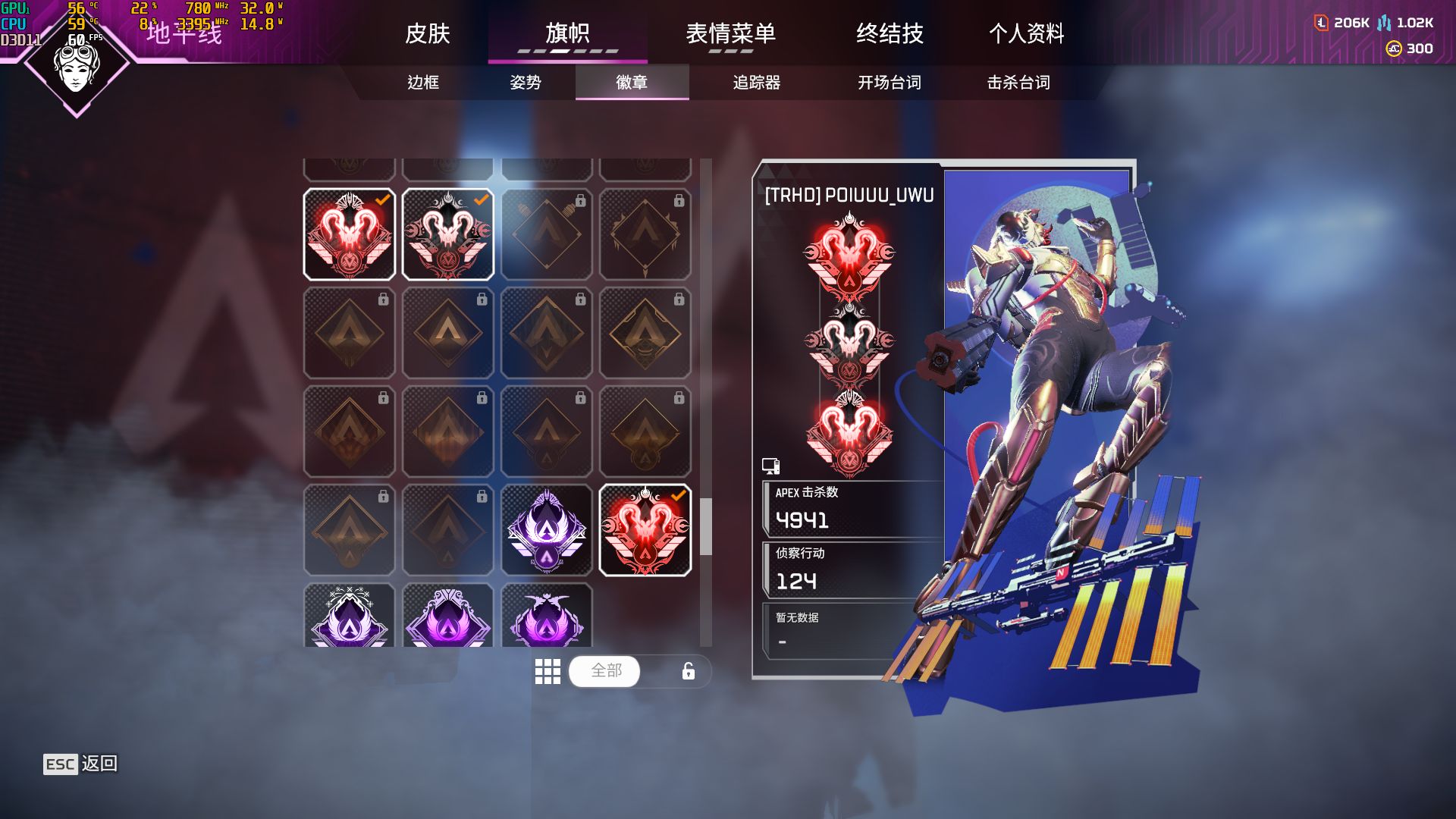1456x819 pixels.
Task: Select the purple Apex Predator badge
Action: pos(547,531)
